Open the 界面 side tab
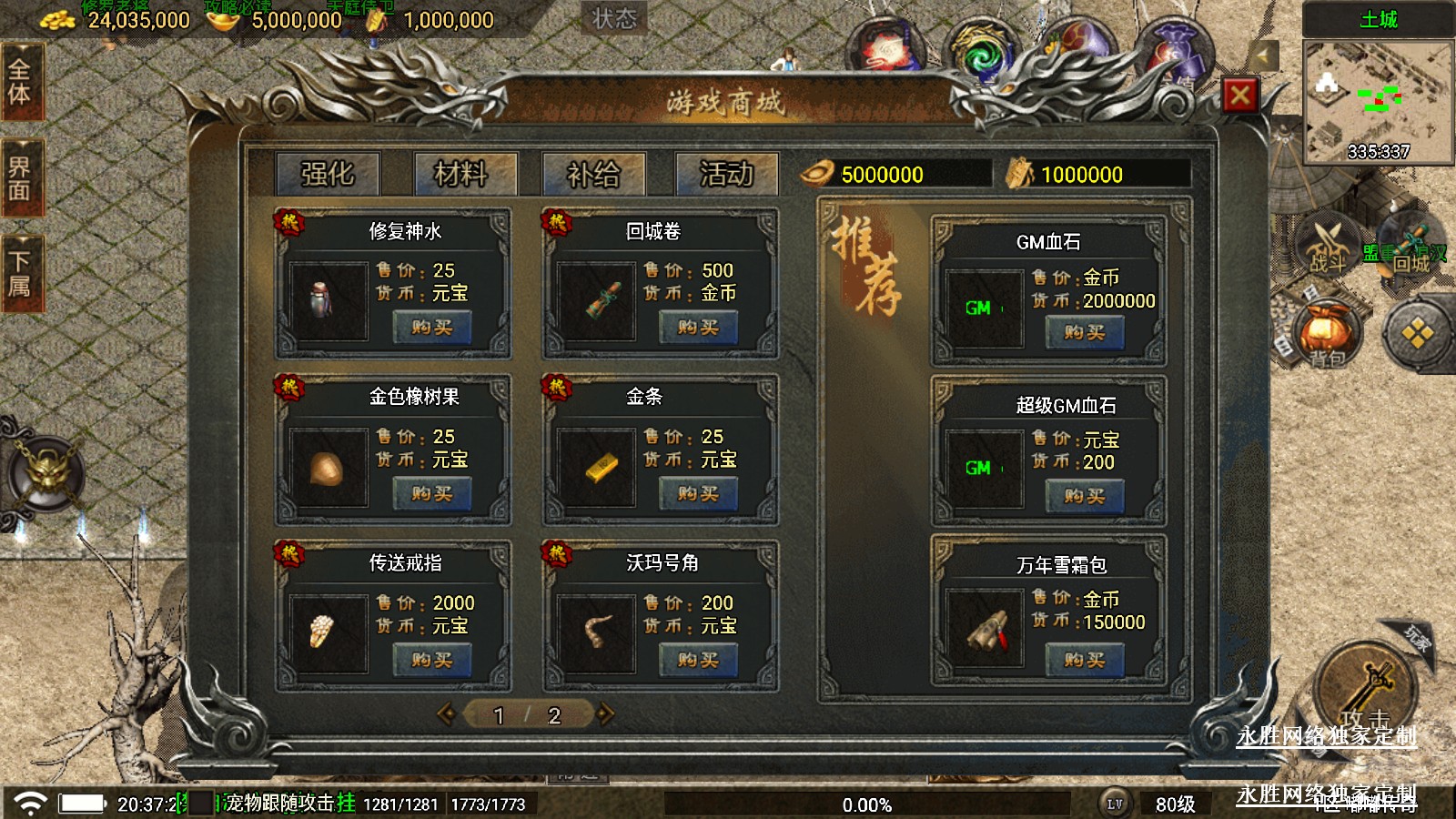1456x819 pixels. [20, 178]
